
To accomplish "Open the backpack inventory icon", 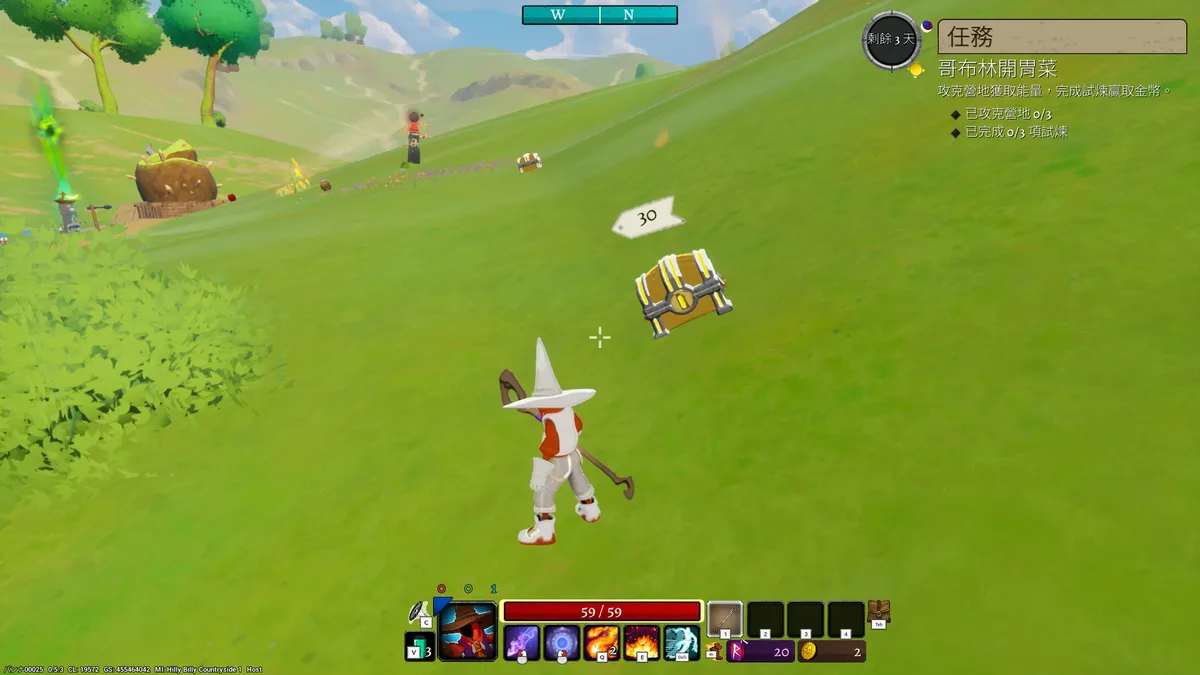I will [879, 612].
